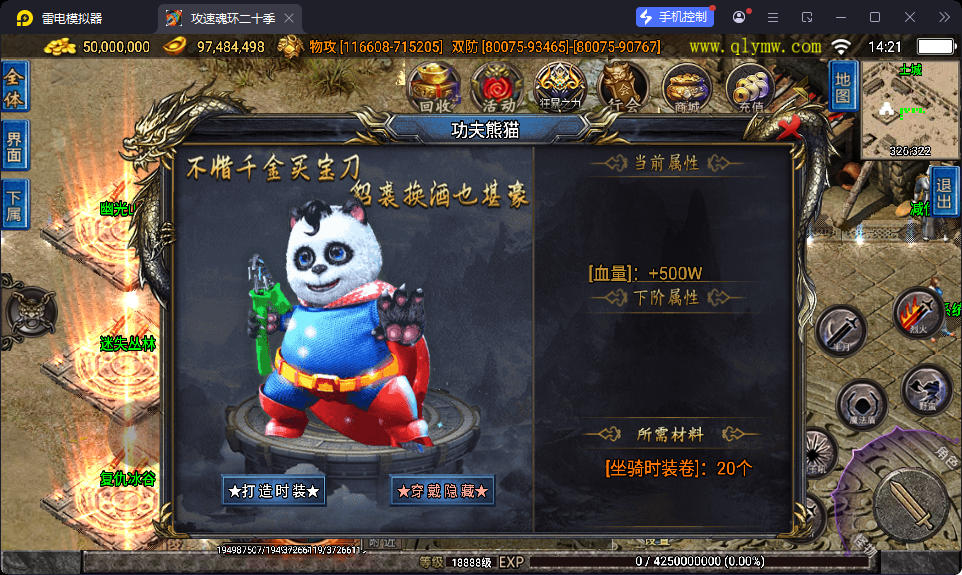Screen dimensions: 962x575
Task: Select the 界面 side tab
Action: (15, 146)
